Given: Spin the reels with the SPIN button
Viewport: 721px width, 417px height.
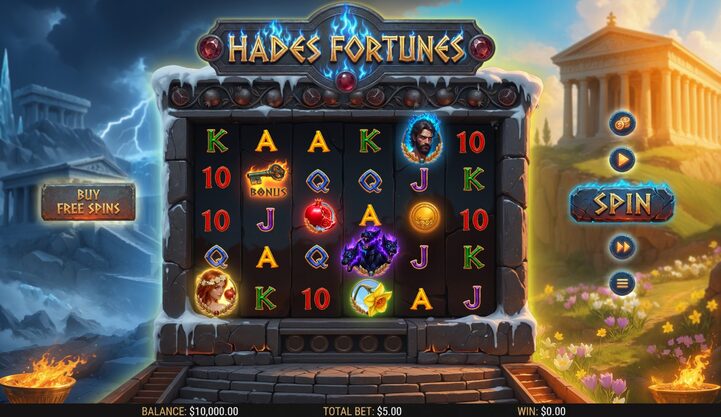Looking at the screenshot, I should 621,204.
